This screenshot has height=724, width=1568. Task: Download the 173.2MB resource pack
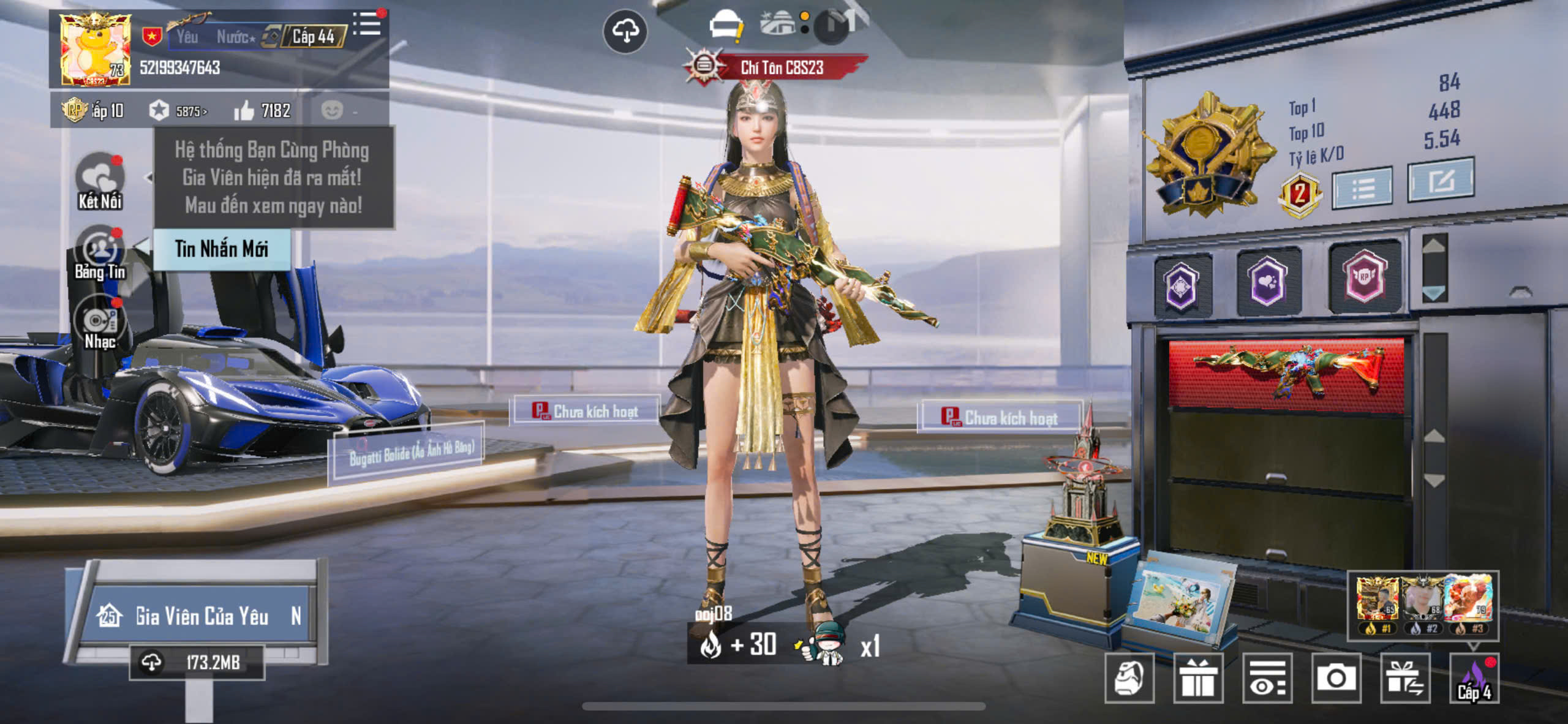tap(197, 662)
